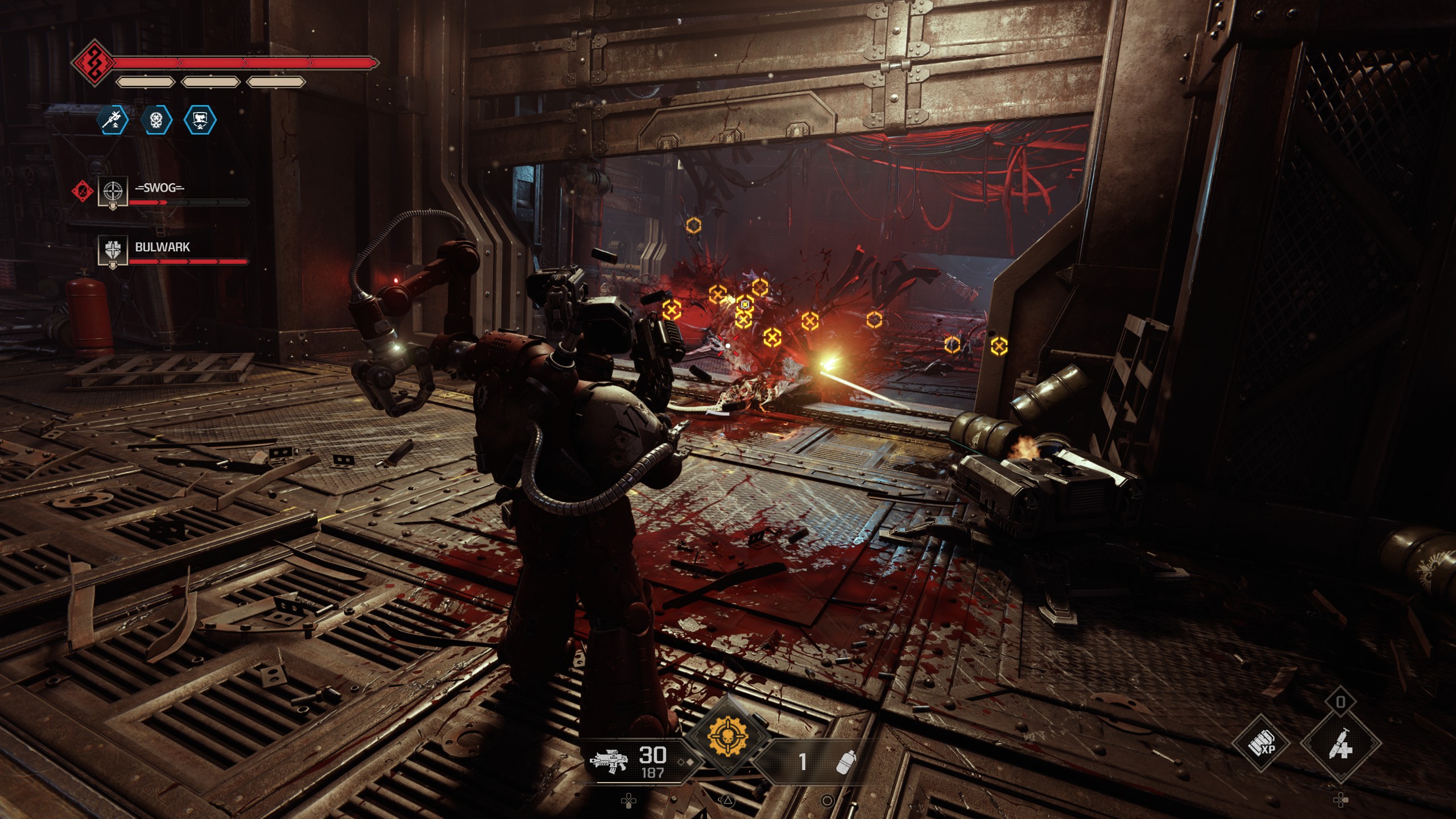The height and width of the screenshot is (819, 1456).
Task: Select the weapon shield perk hexagon
Action: (200, 119)
